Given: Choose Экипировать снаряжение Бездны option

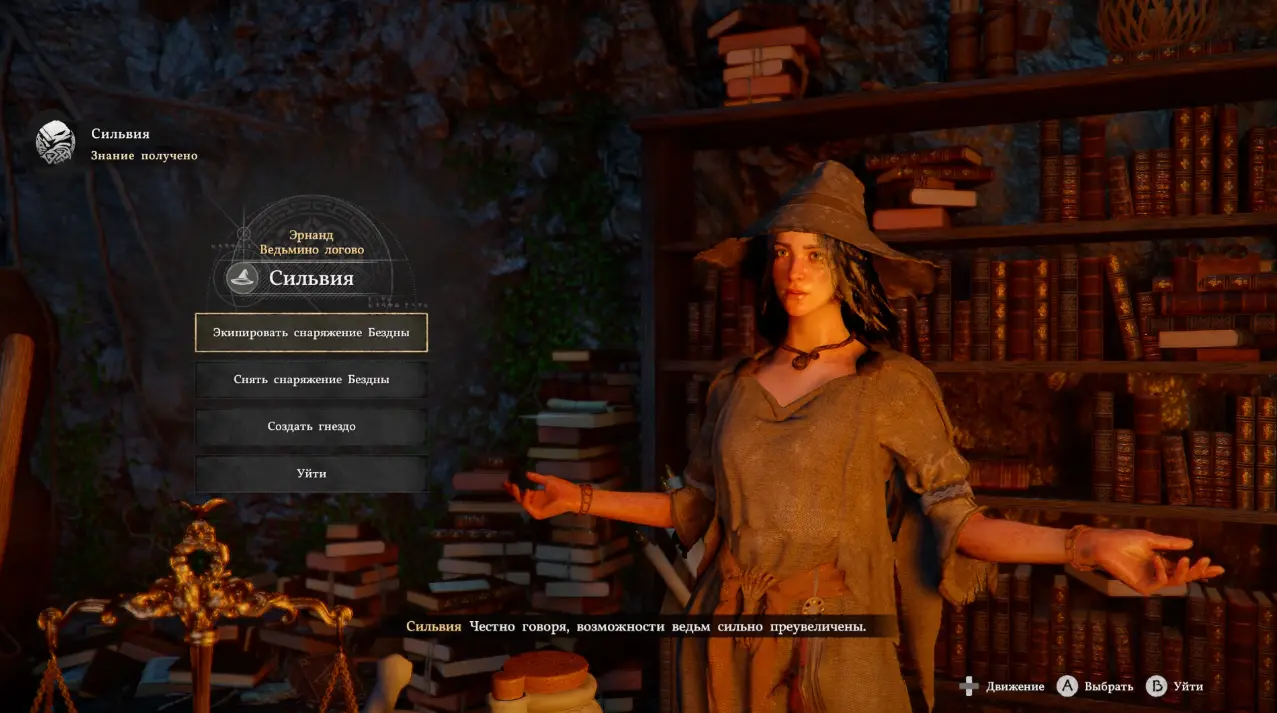Looking at the screenshot, I should [311, 332].
